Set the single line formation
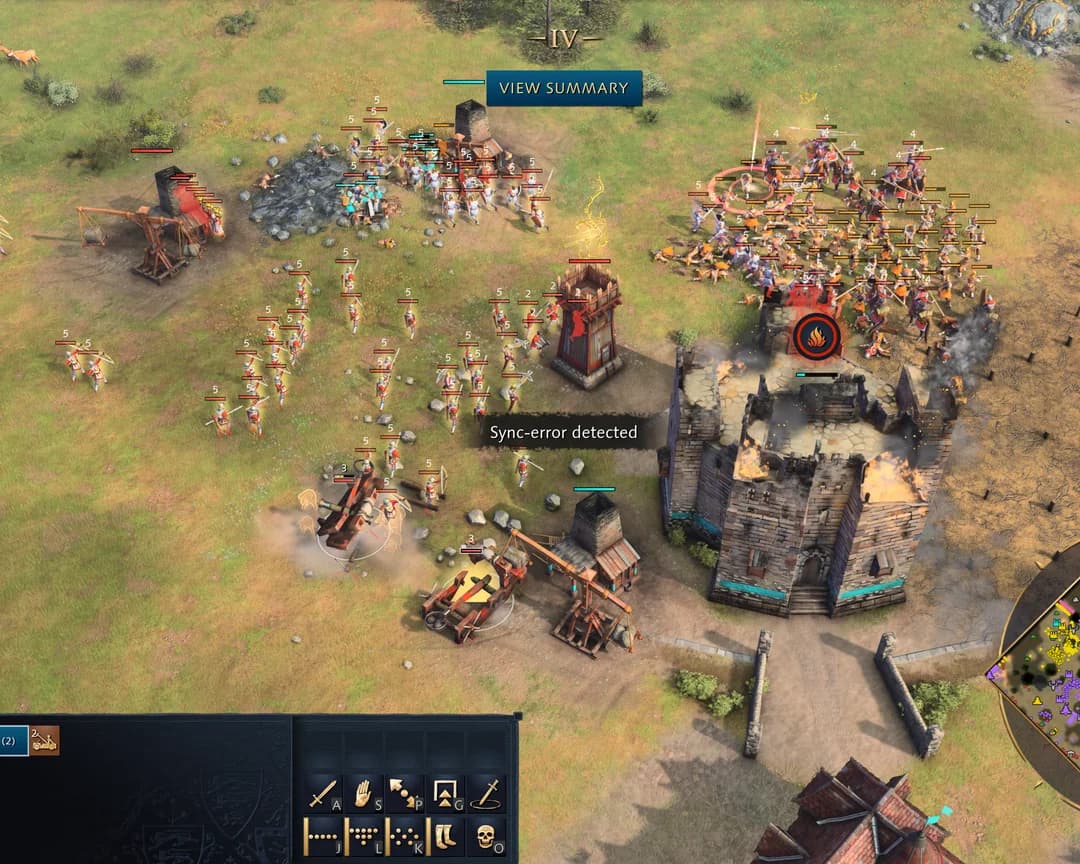Screen dimensions: 1080x864 tap(322, 836)
